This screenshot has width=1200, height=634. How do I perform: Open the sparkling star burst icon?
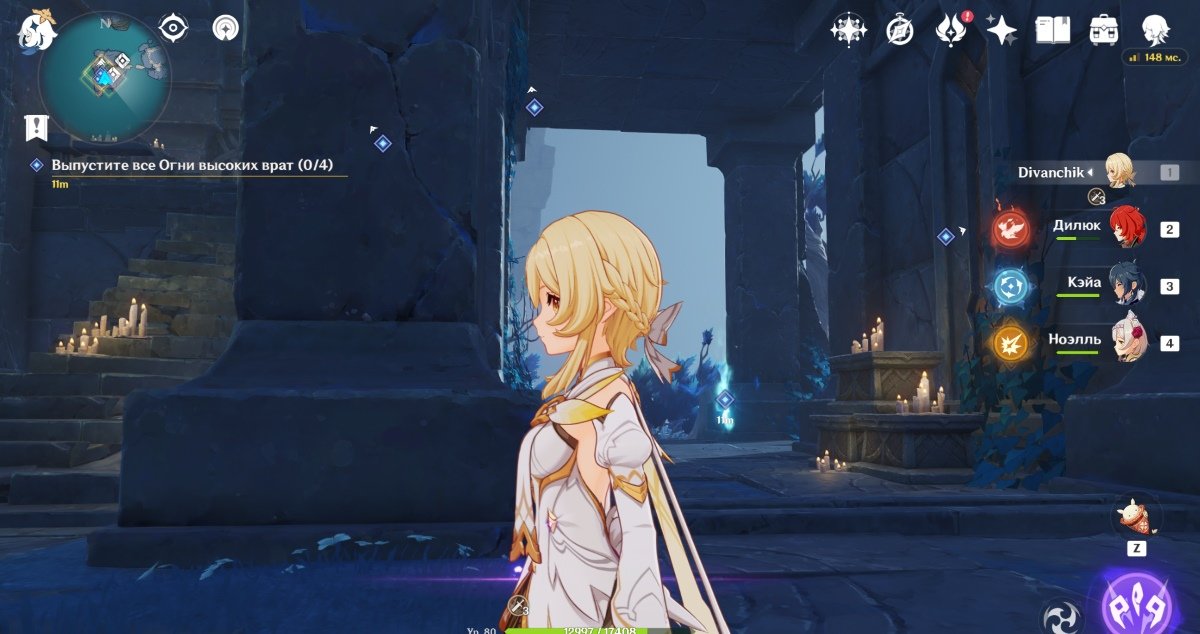[x=849, y=30]
